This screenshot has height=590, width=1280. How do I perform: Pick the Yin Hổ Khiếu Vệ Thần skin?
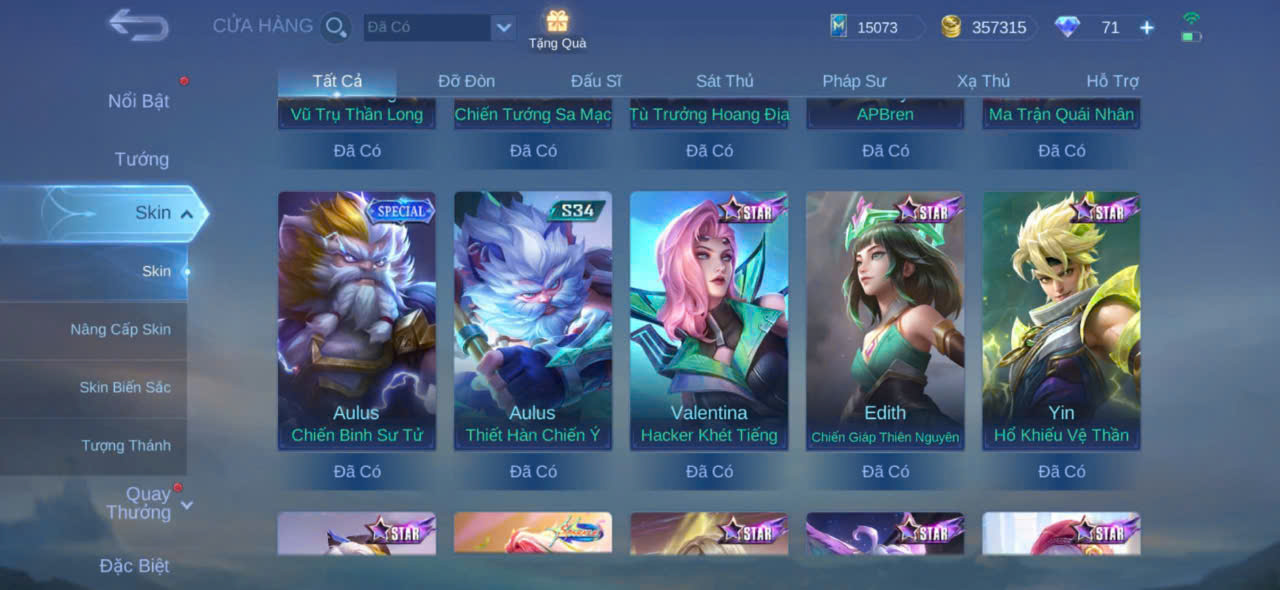click(1061, 320)
